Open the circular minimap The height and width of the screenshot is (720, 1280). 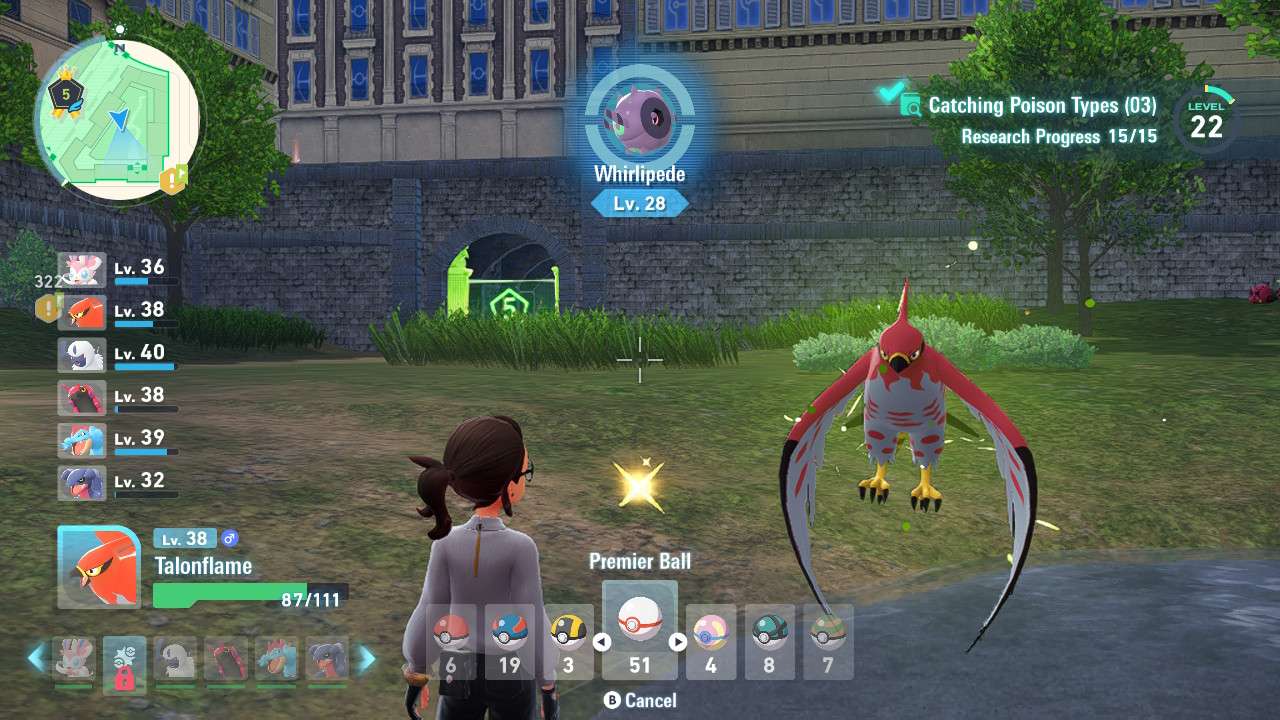click(118, 120)
